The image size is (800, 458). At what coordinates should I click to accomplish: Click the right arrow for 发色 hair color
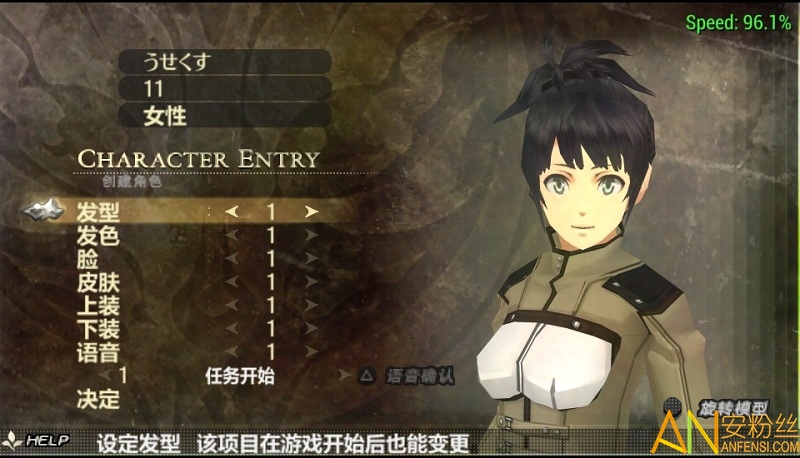[311, 236]
